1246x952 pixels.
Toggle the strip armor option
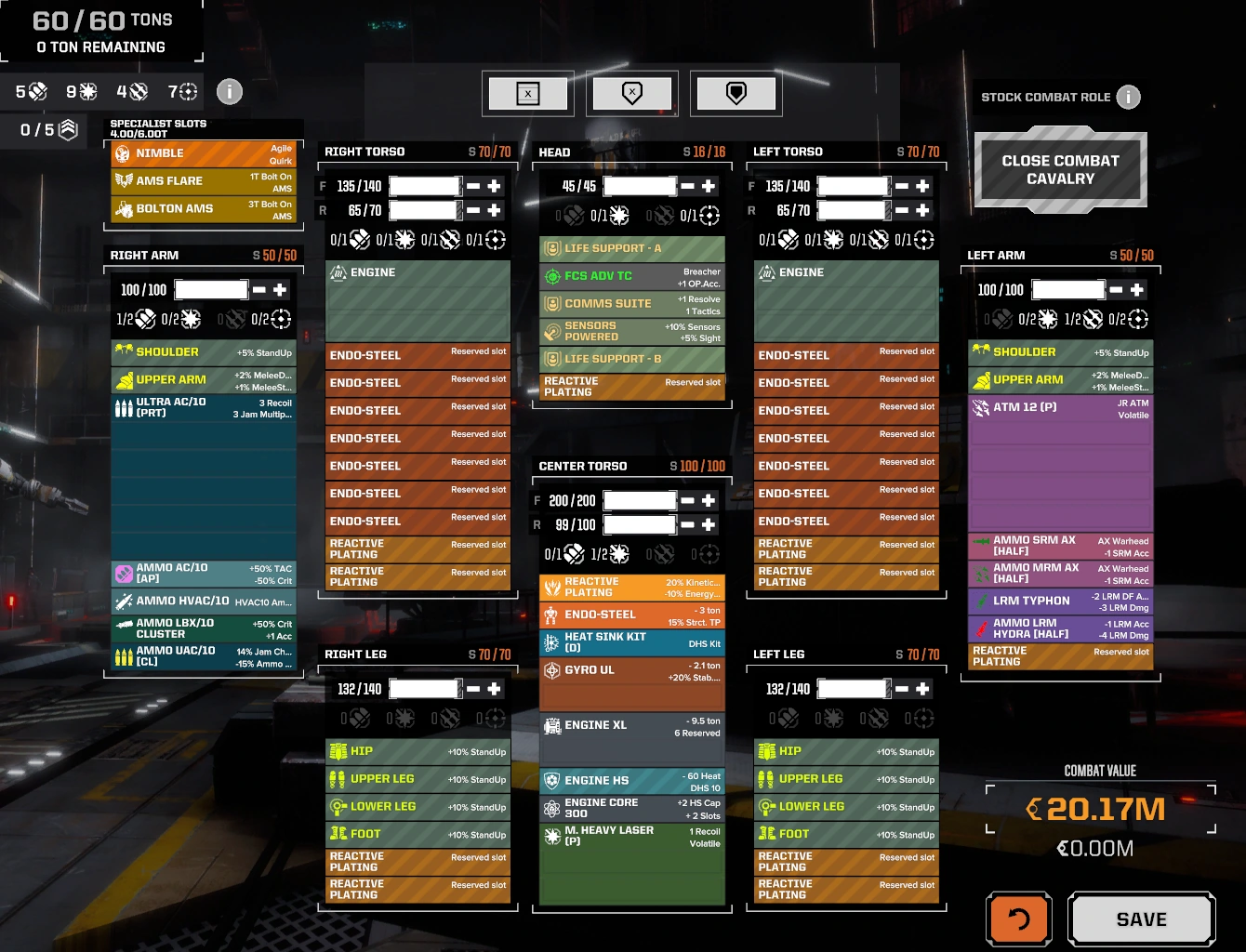[x=632, y=93]
